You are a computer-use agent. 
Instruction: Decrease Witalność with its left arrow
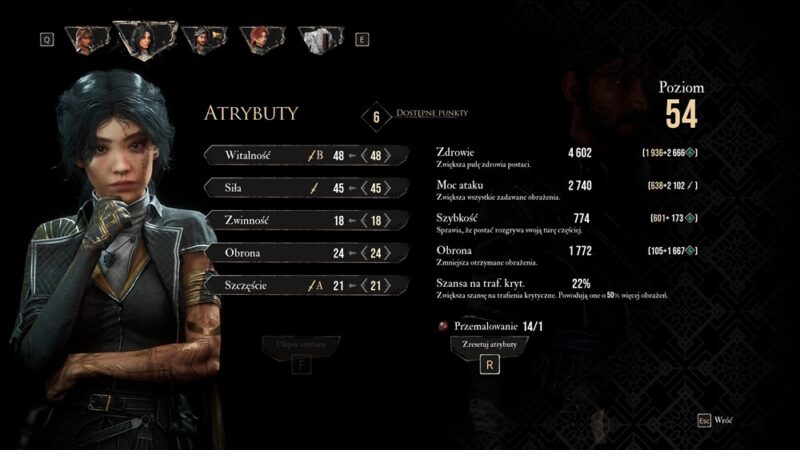pos(361,156)
